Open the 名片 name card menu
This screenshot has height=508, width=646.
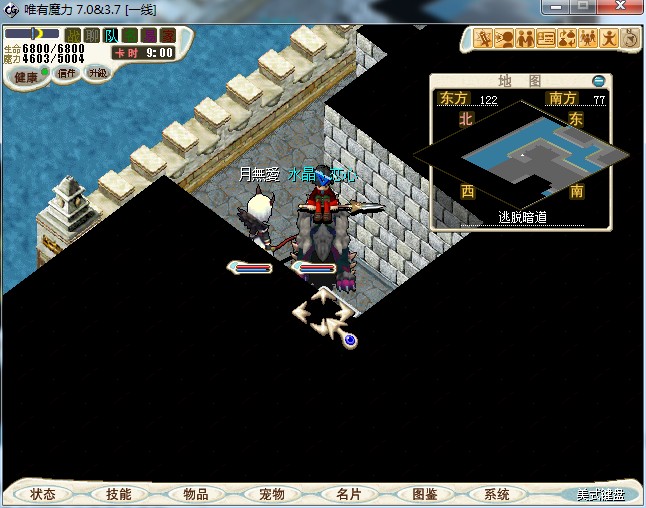point(348,494)
